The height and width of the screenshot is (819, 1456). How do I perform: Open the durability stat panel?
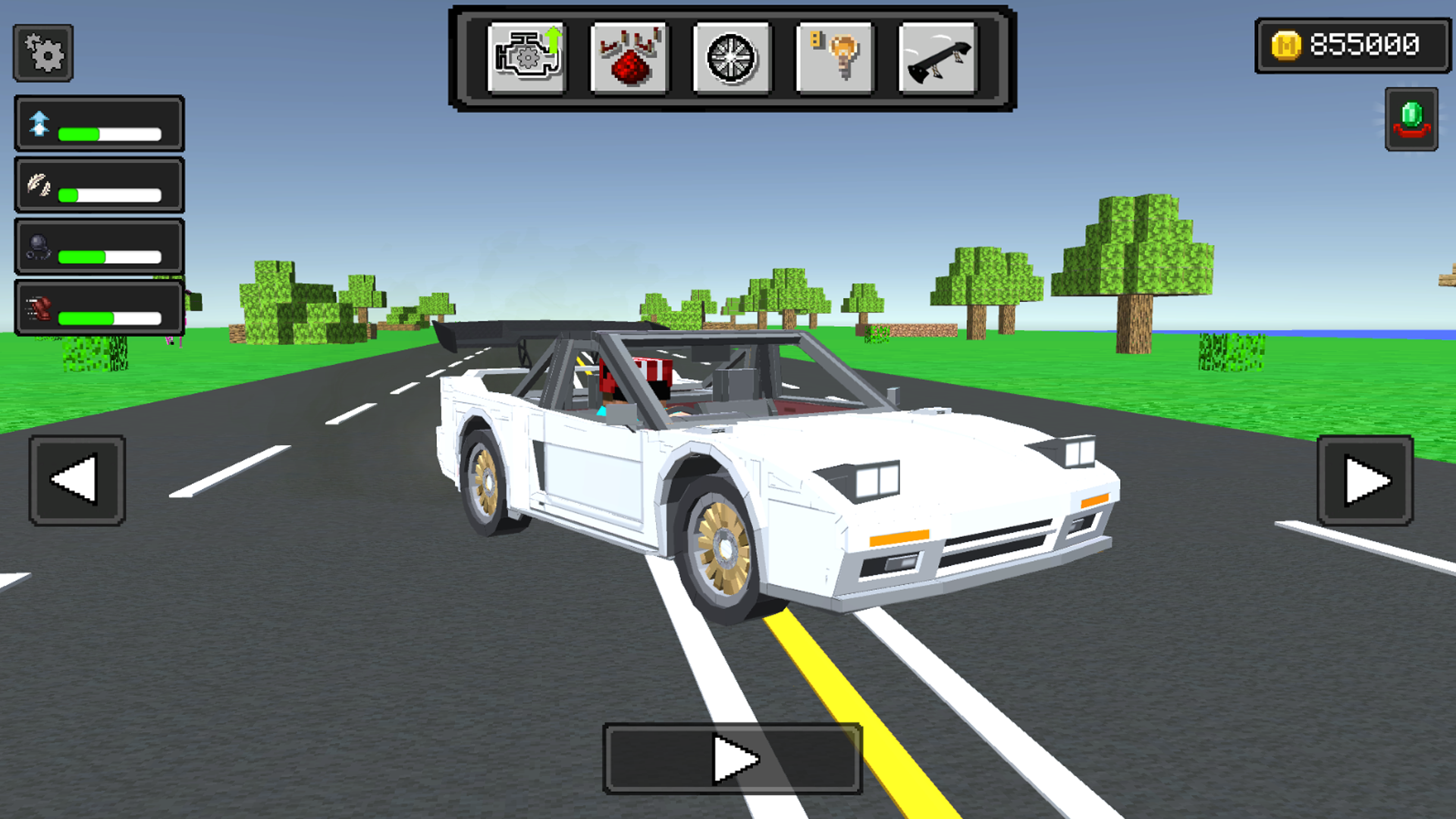click(x=99, y=248)
